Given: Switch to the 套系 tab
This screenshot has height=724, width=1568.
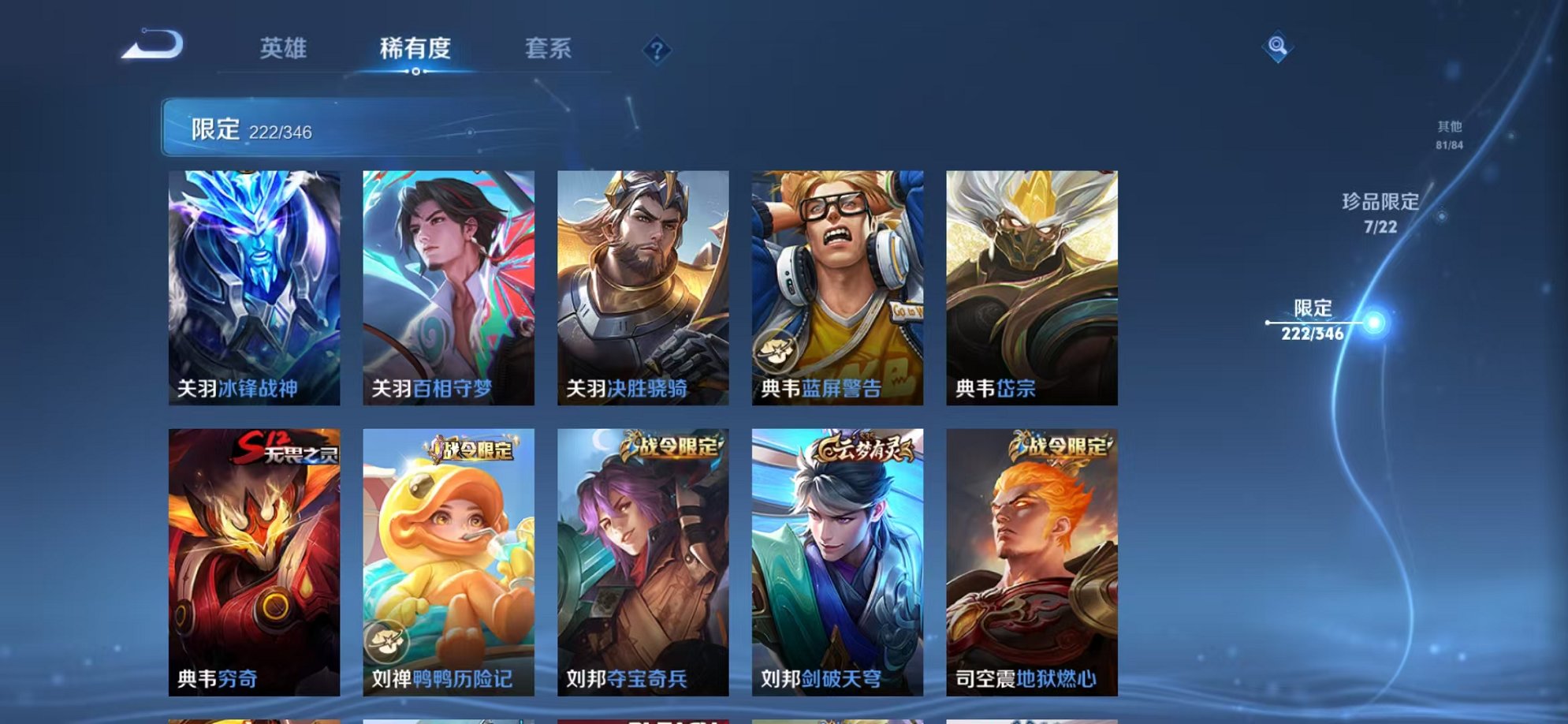Looking at the screenshot, I should tap(549, 49).
